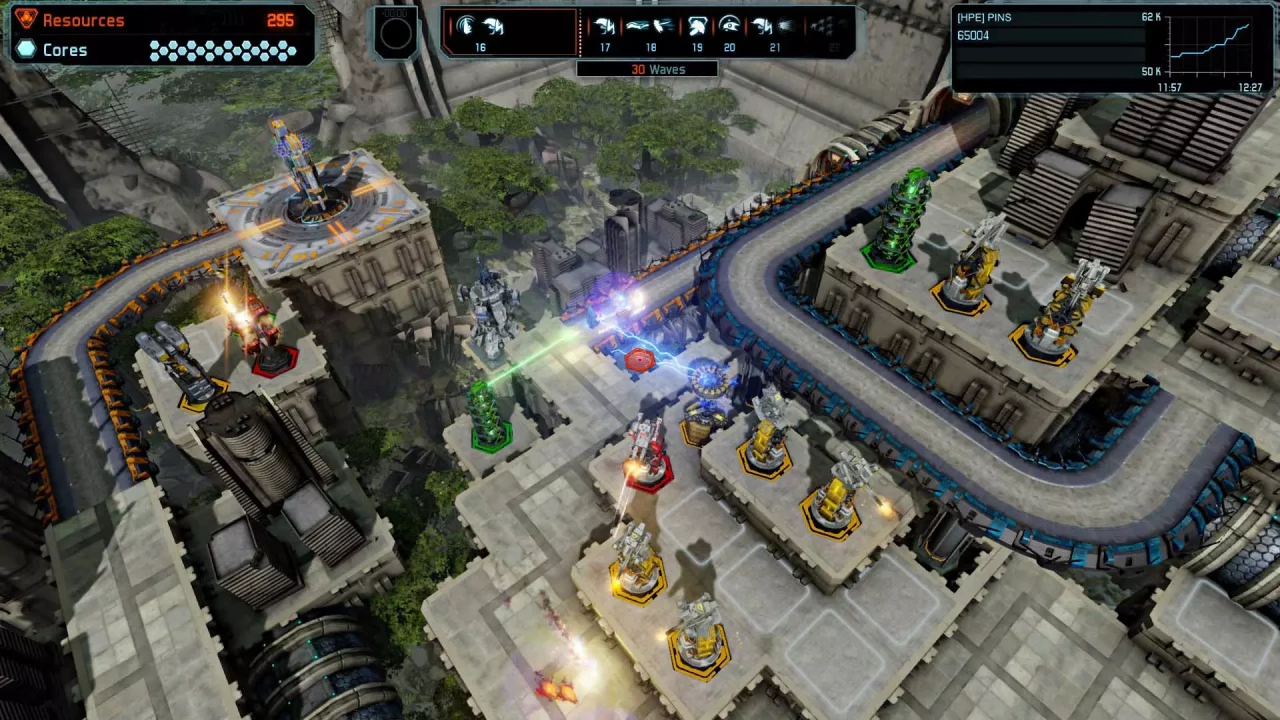
Task: Click the circular wave countdown timer dial
Action: pyautogui.click(x=396, y=33)
